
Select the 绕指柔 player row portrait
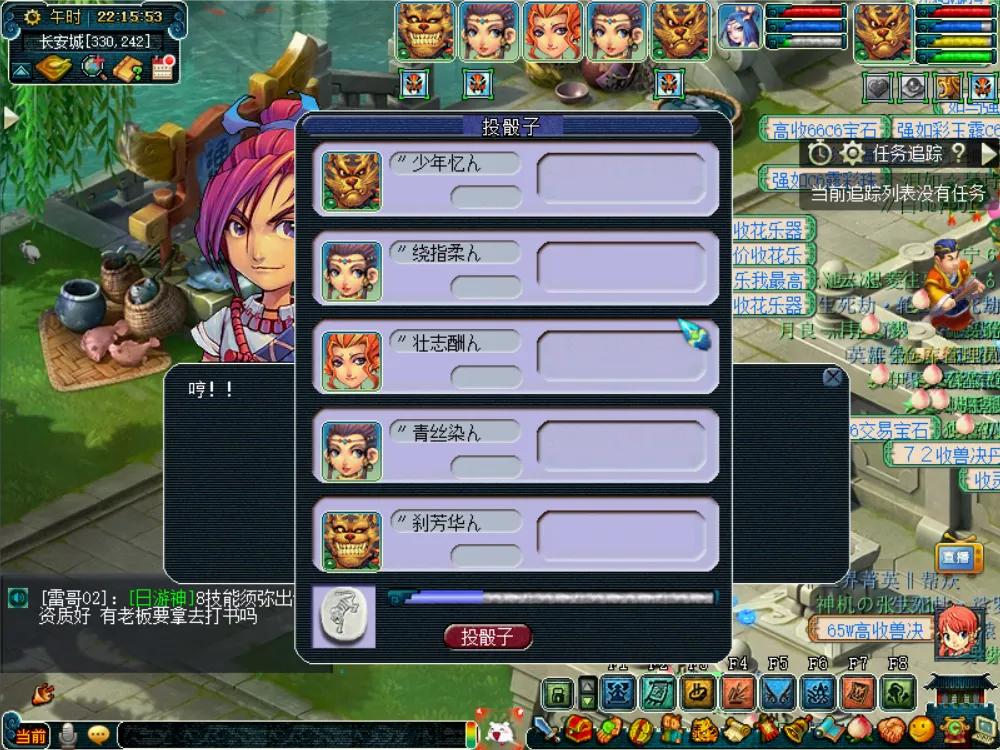pyautogui.click(x=351, y=270)
